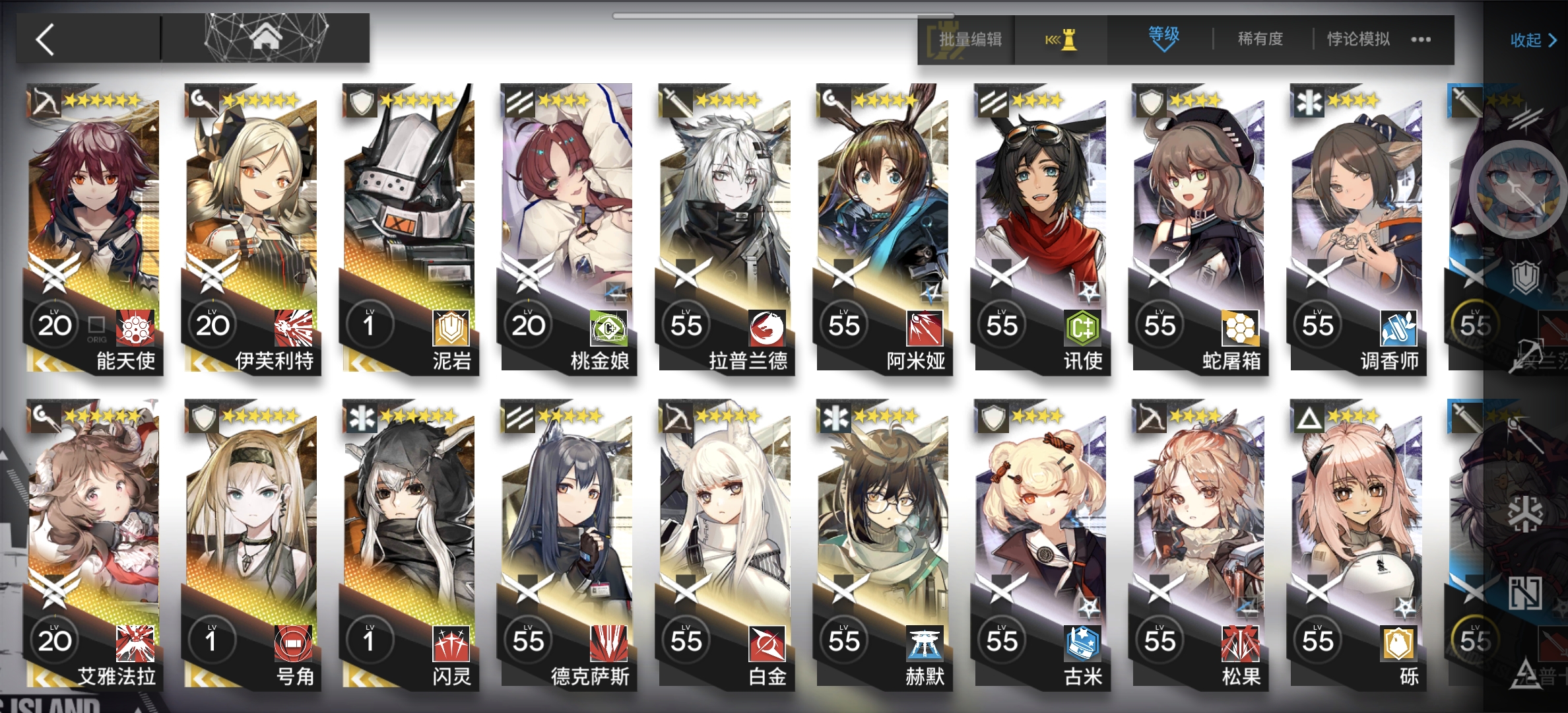Open the three-dot more options
The width and height of the screenshot is (1568, 713).
click(x=1421, y=40)
